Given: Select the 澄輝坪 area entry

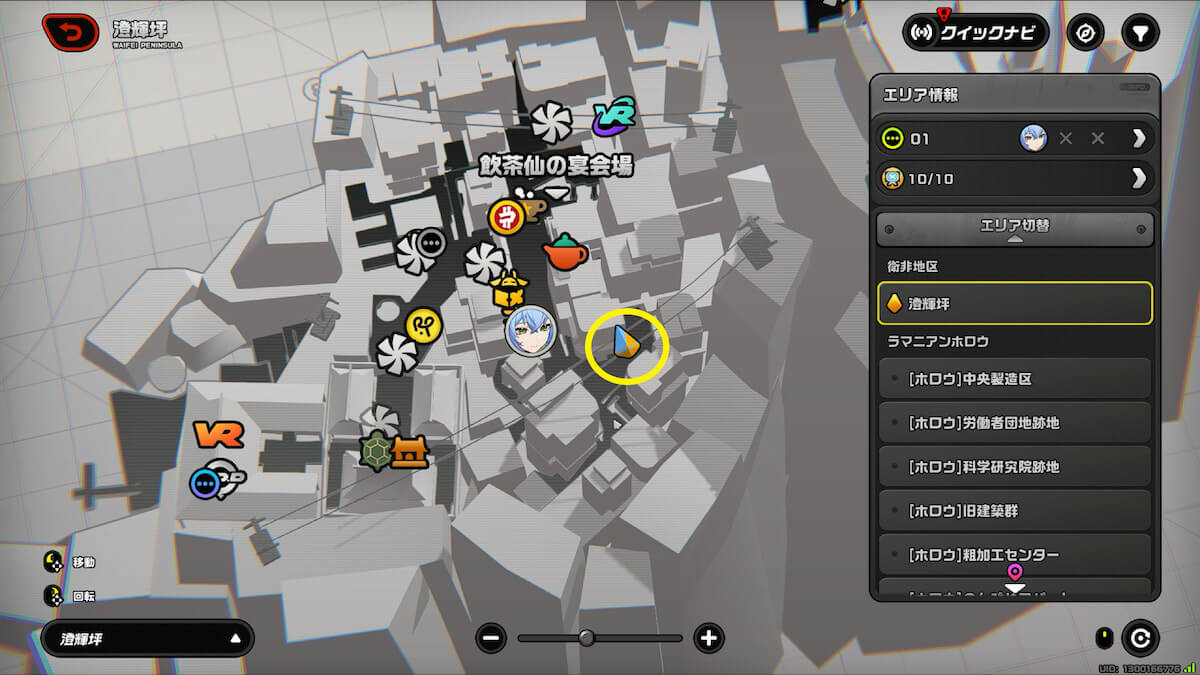Looking at the screenshot, I should [1014, 303].
